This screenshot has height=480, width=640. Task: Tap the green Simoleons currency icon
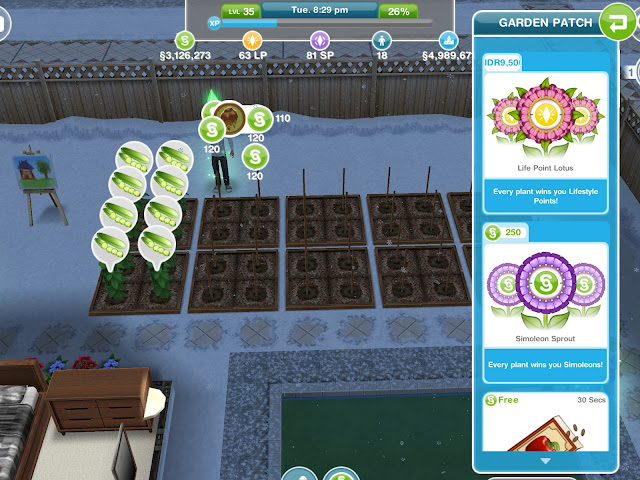[x=185, y=40]
